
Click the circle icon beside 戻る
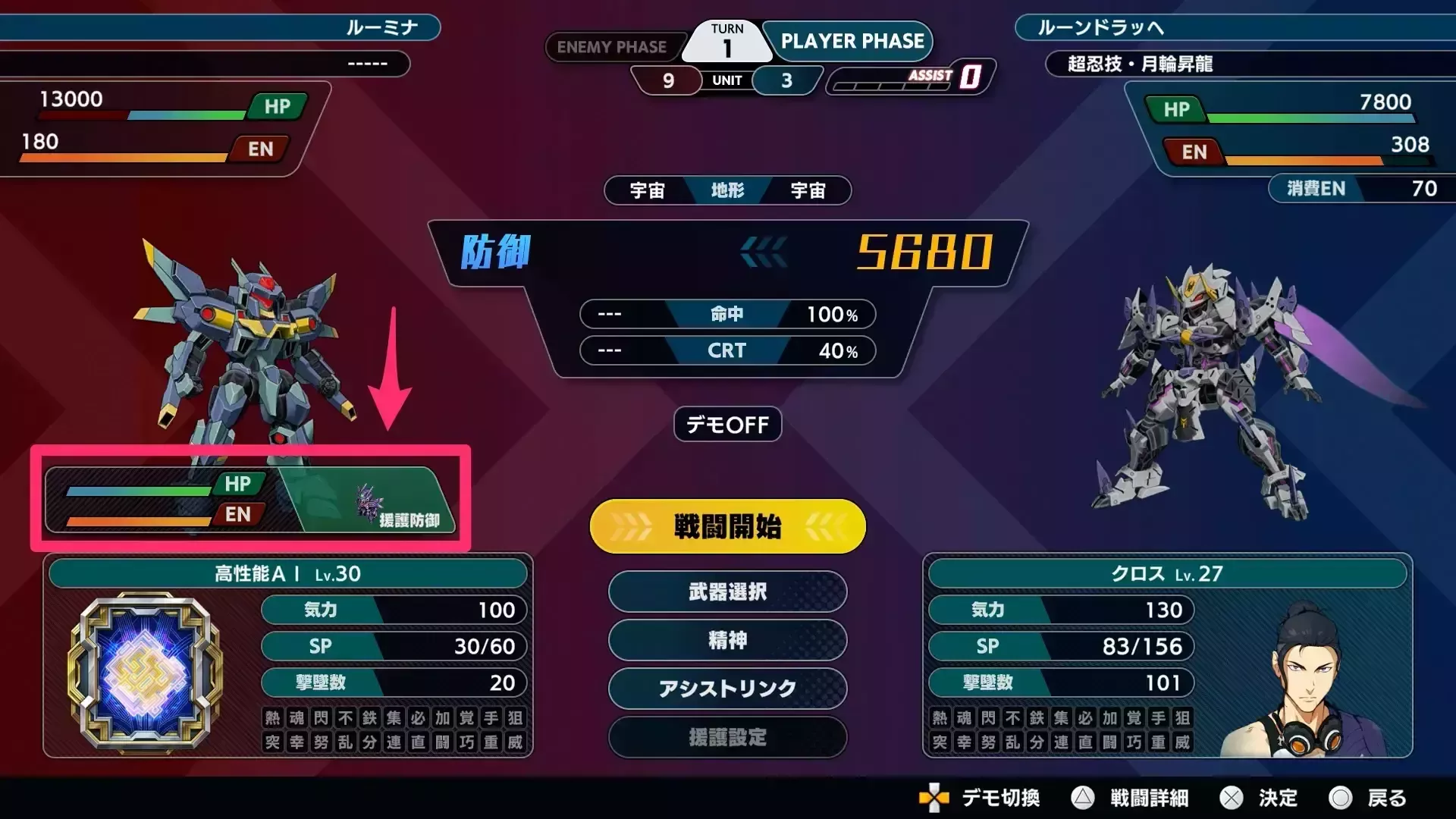(1342, 799)
